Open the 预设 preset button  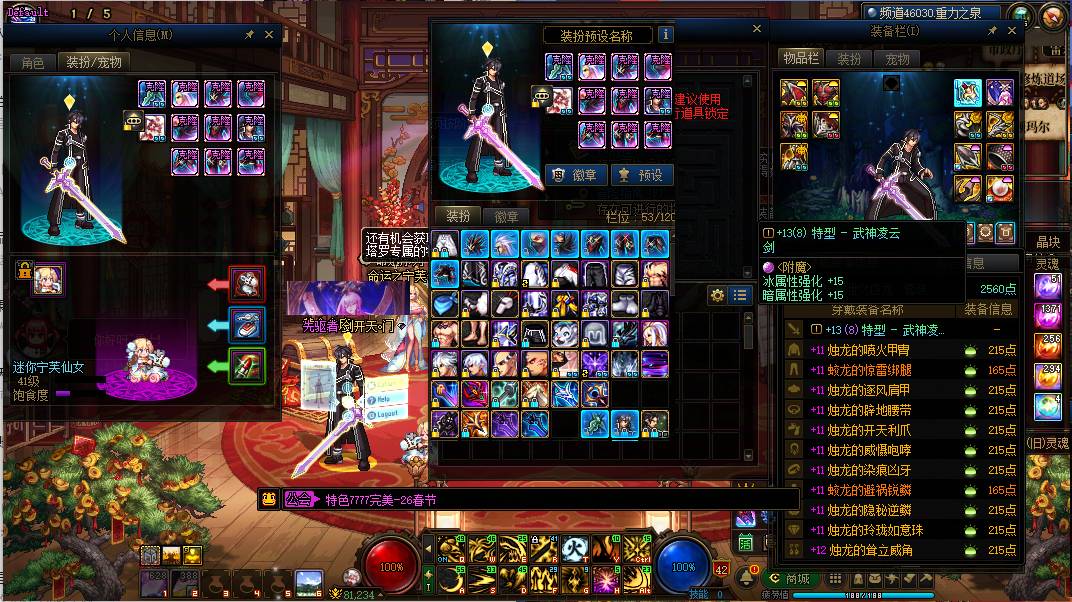coord(641,175)
